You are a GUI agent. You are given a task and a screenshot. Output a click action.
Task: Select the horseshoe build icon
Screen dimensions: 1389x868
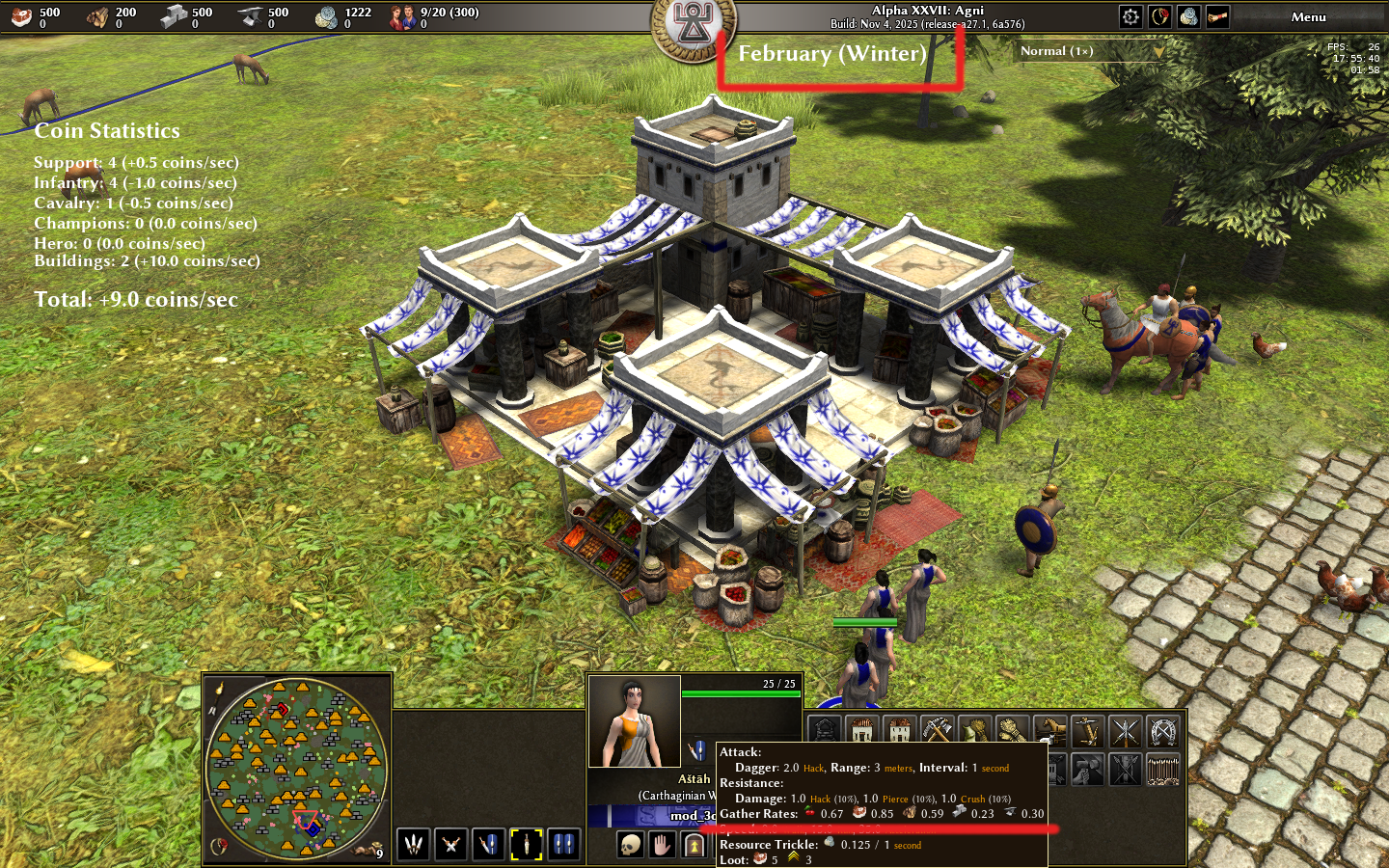[1162, 731]
